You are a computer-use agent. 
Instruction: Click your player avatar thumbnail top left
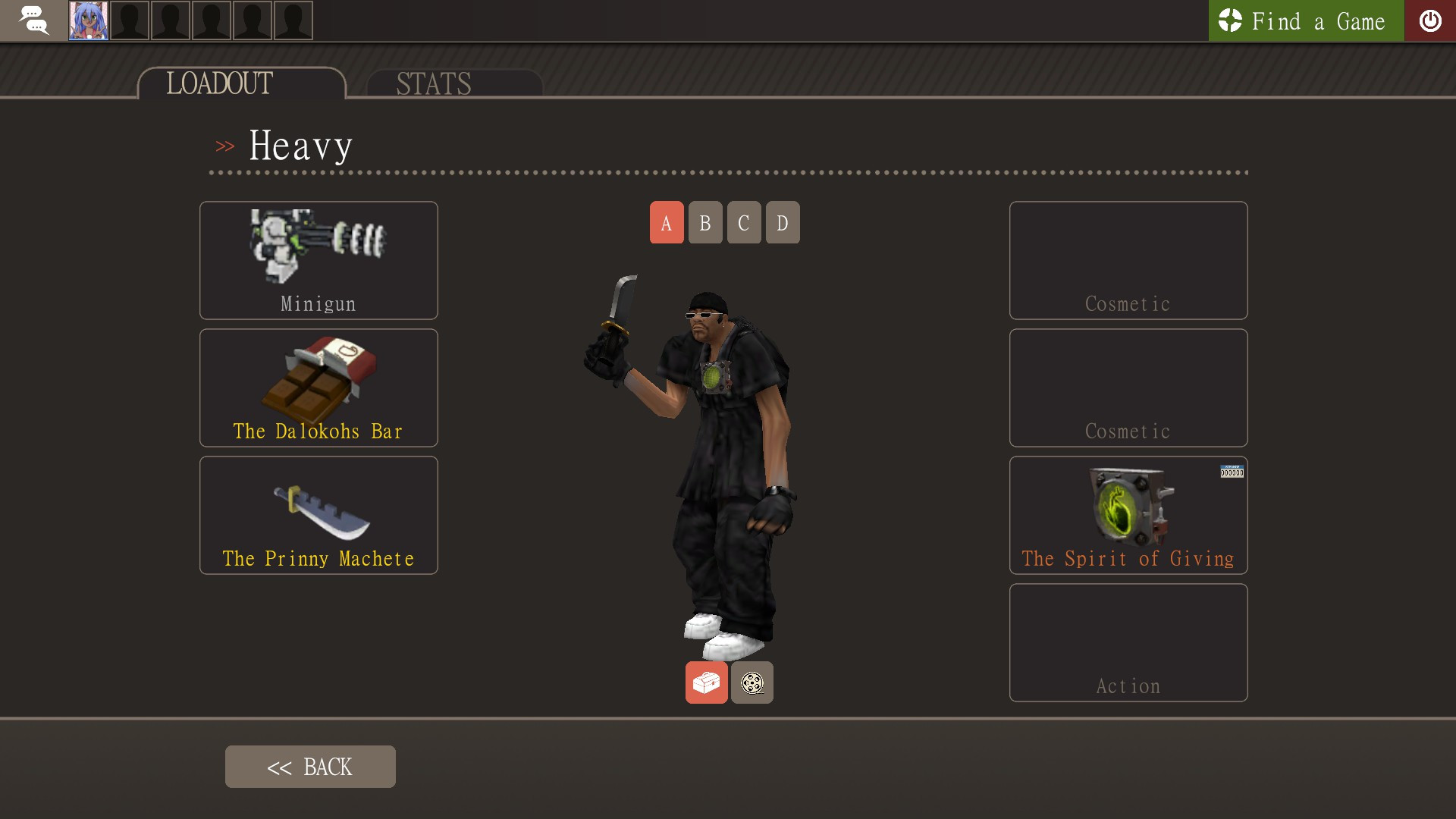pyautogui.click(x=89, y=20)
